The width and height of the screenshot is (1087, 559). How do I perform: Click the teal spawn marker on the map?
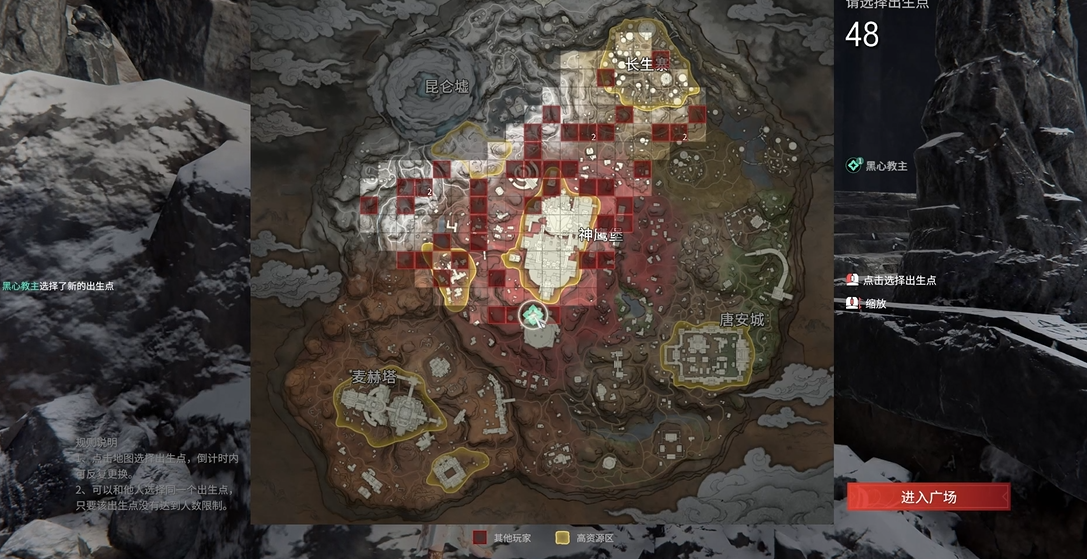[x=535, y=316]
